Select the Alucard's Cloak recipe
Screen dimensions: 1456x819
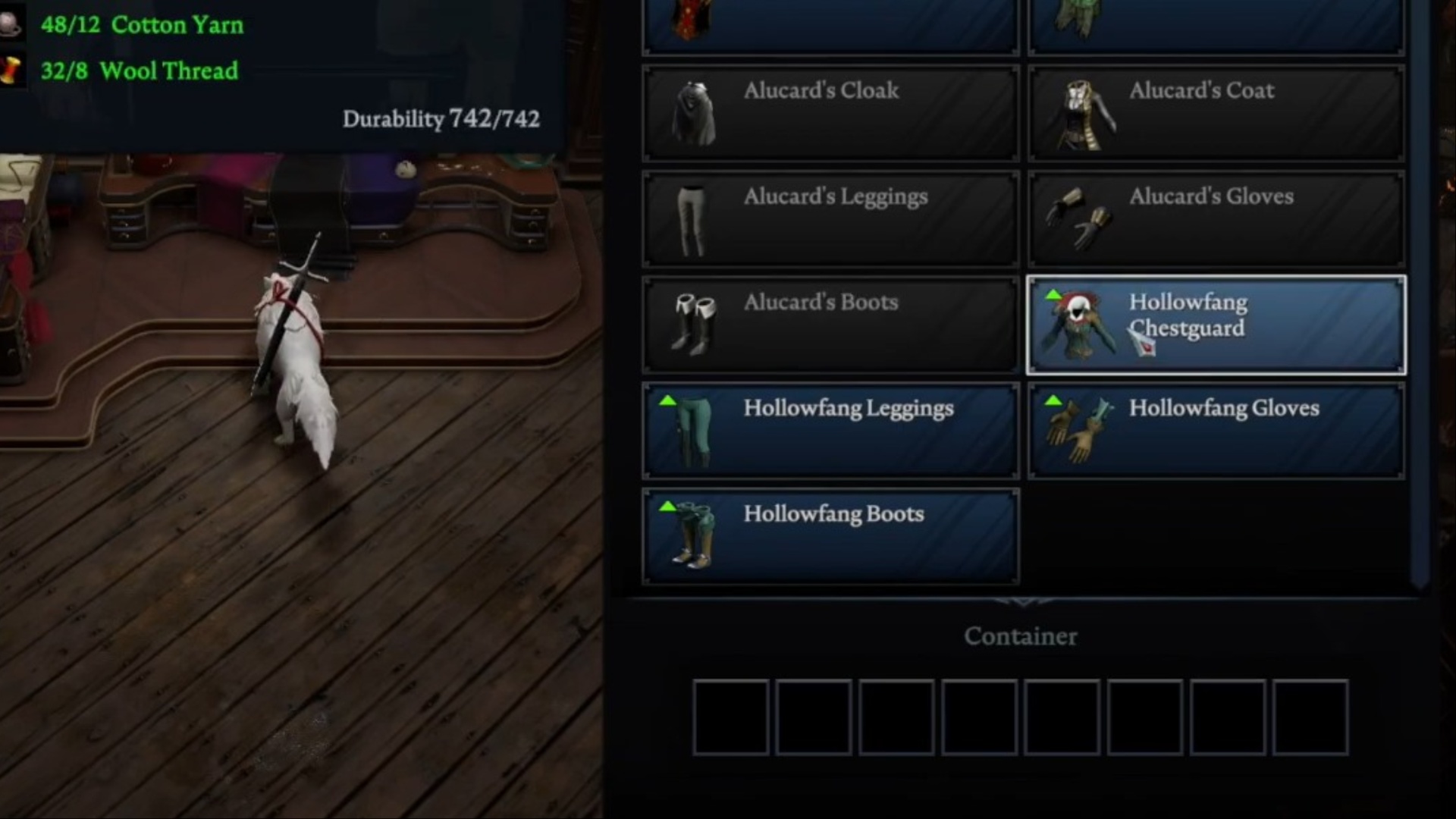point(830,114)
